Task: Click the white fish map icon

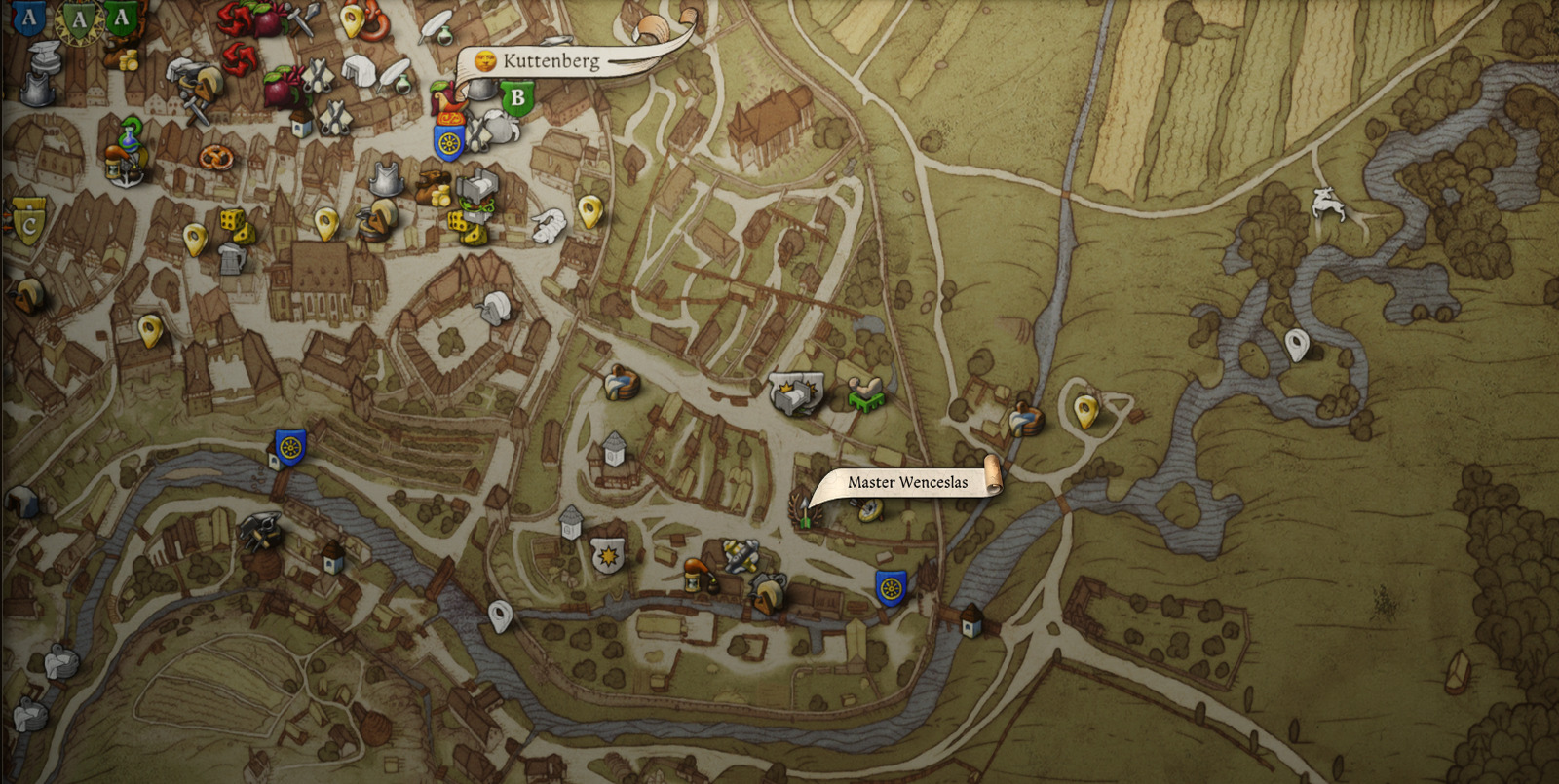Action: click(x=549, y=226)
